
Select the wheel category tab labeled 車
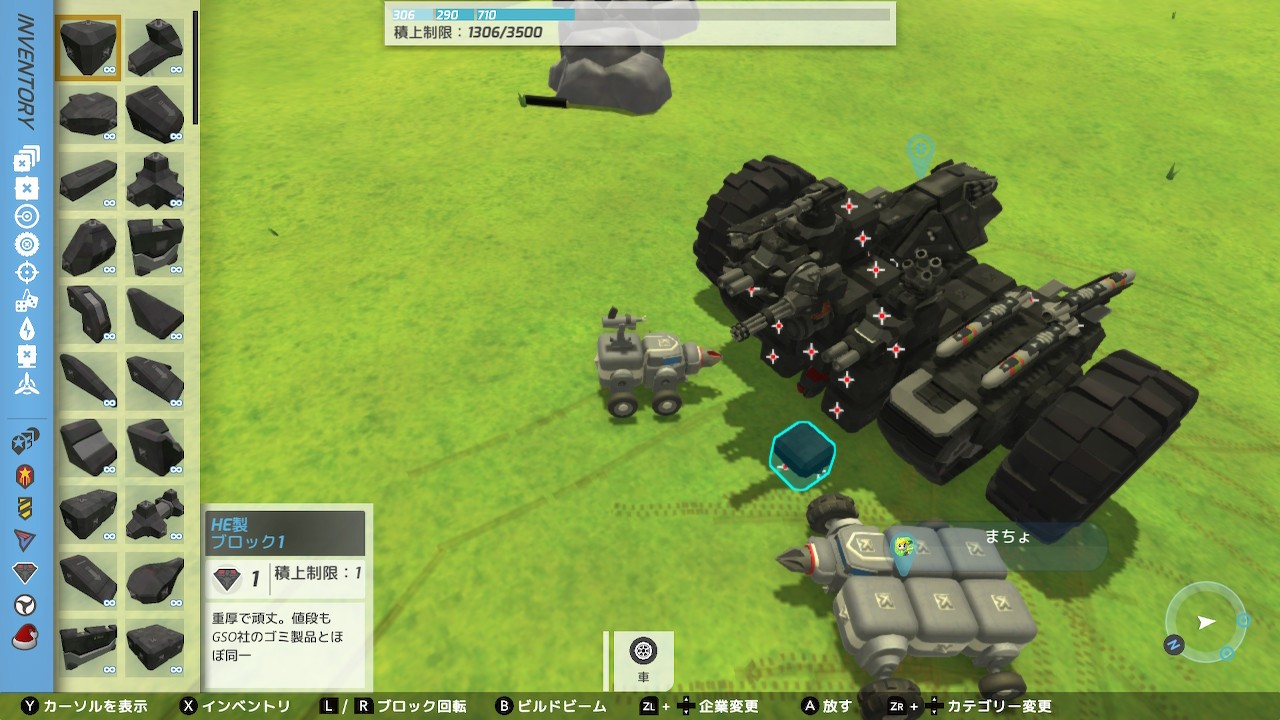coord(643,660)
